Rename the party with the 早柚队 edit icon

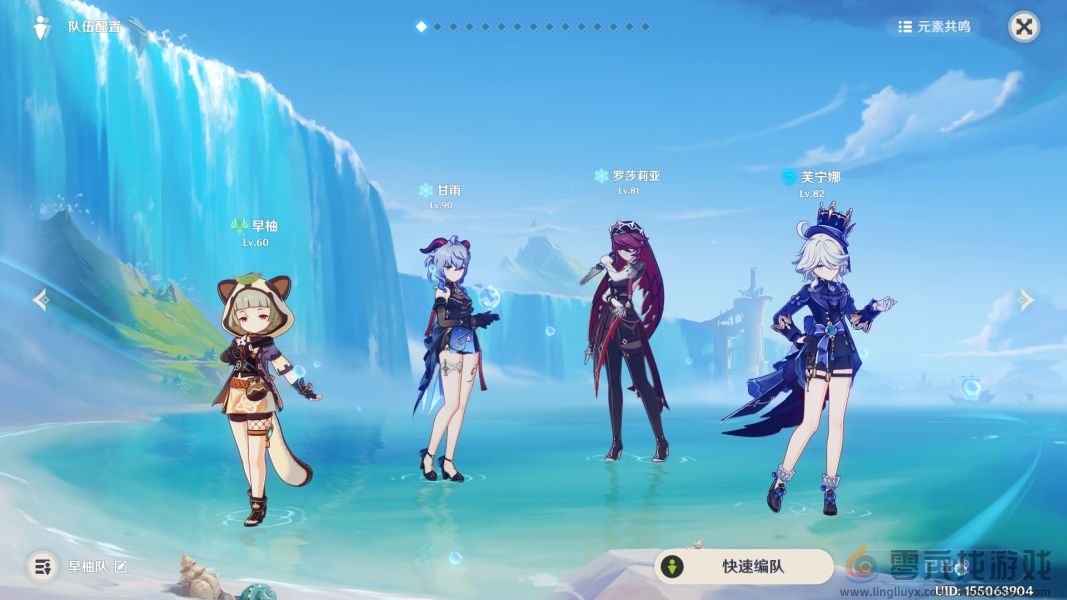point(121,567)
